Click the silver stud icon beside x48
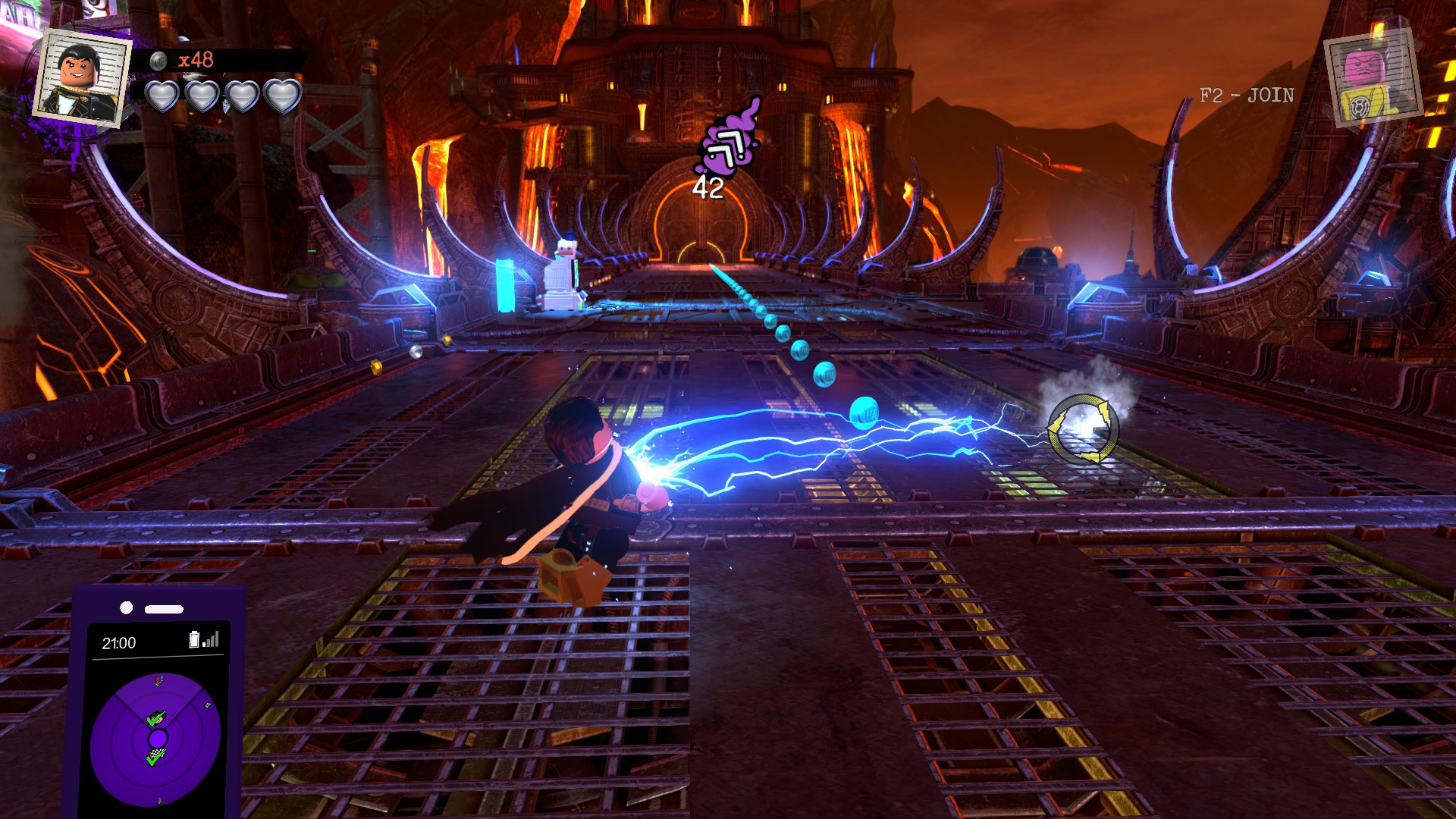1456x819 pixels. coord(159,61)
